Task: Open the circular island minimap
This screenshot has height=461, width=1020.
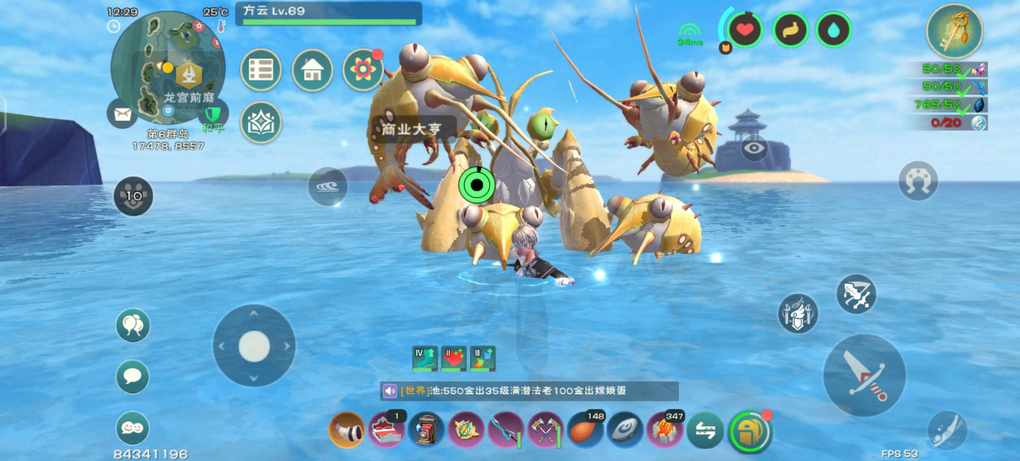Action: coord(167,67)
